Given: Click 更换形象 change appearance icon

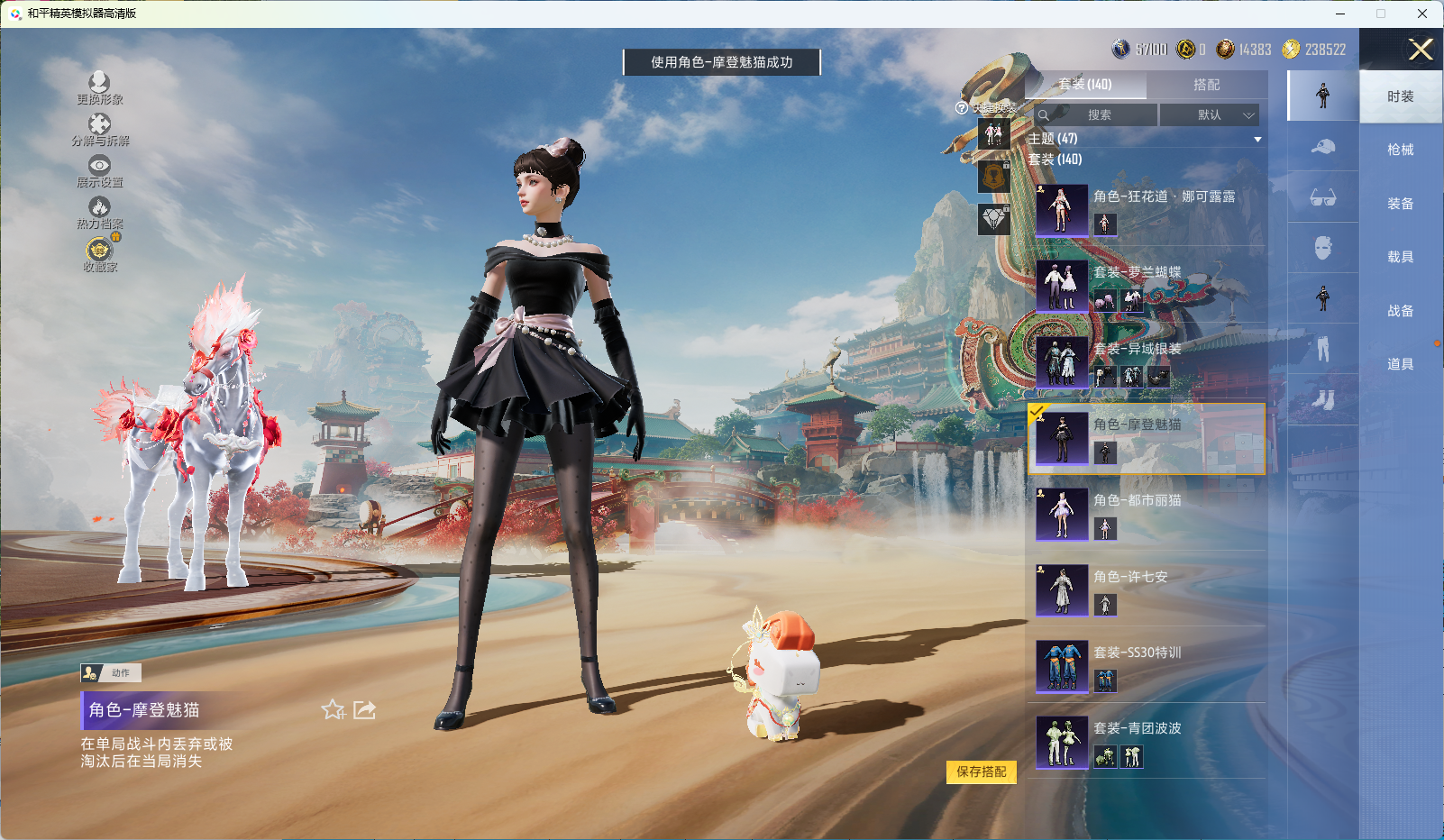Looking at the screenshot, I should pyautogui.click(x=99, y=87).
